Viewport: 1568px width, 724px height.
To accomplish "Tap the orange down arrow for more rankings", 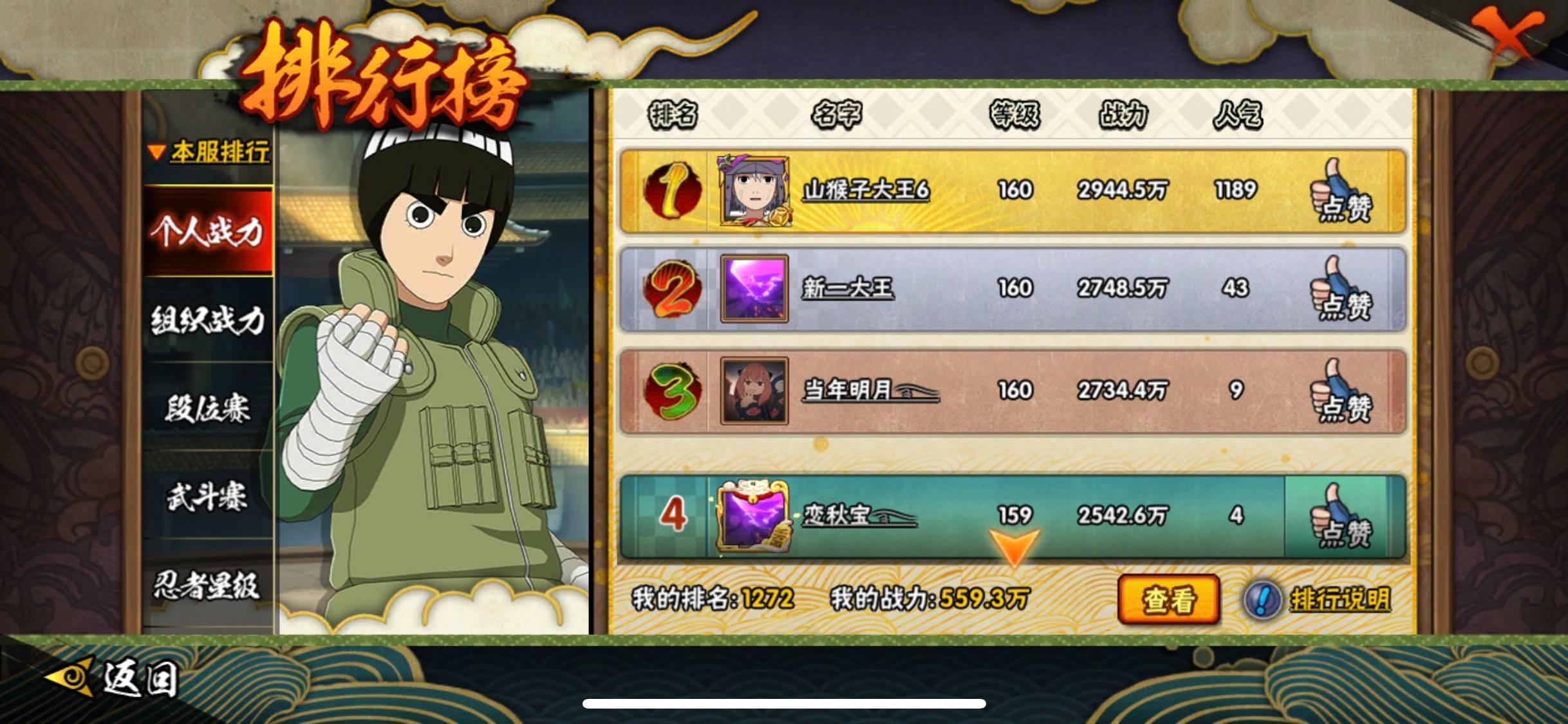I will [1014, 547].
